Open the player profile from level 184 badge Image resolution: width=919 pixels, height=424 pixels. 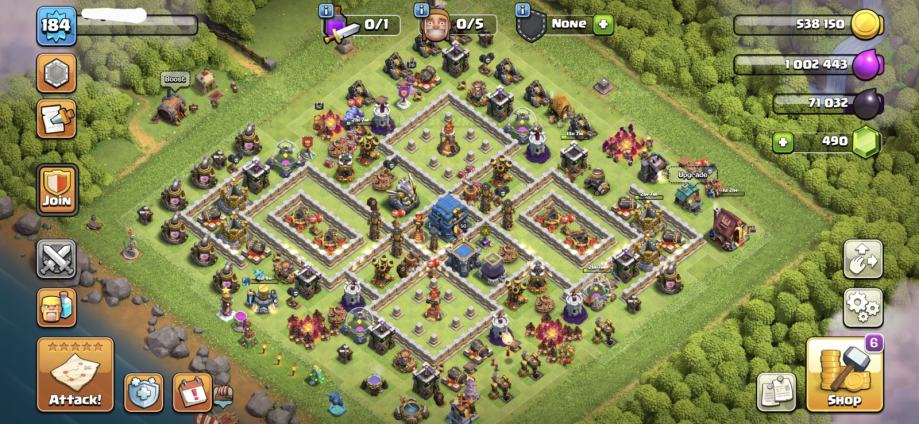[56, 26]
